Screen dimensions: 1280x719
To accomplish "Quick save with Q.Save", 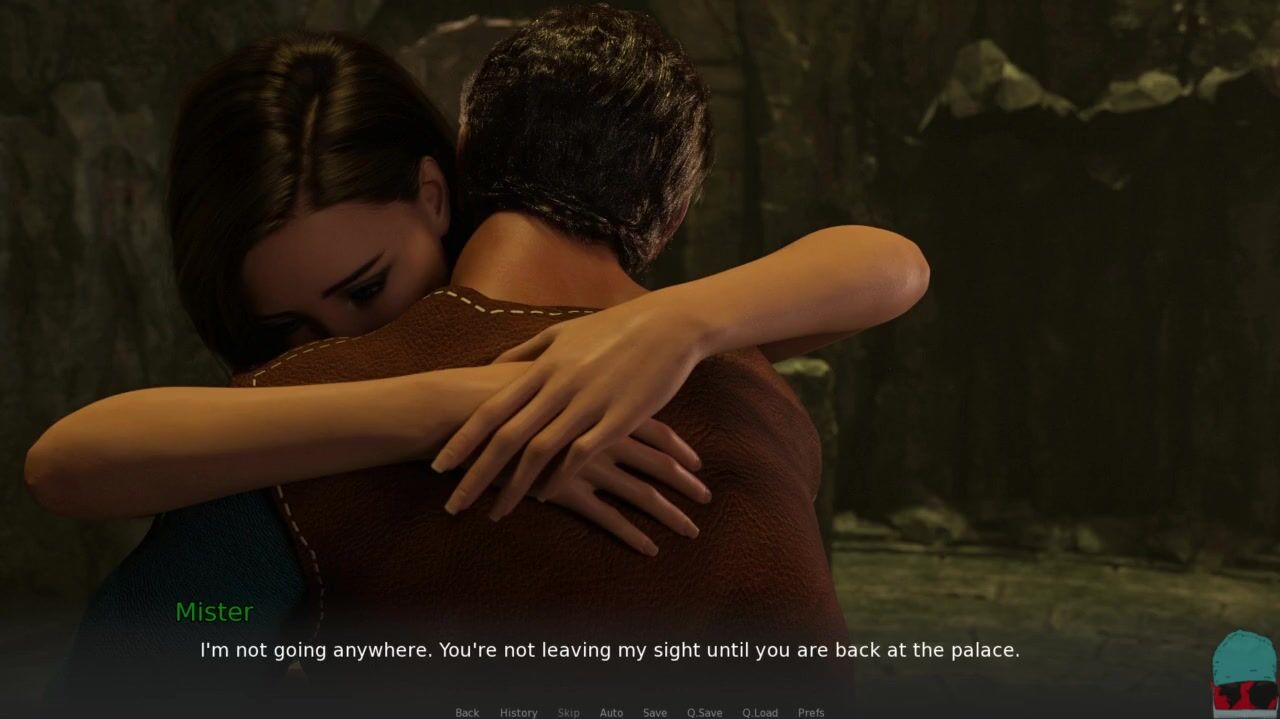I will point(704,712).
